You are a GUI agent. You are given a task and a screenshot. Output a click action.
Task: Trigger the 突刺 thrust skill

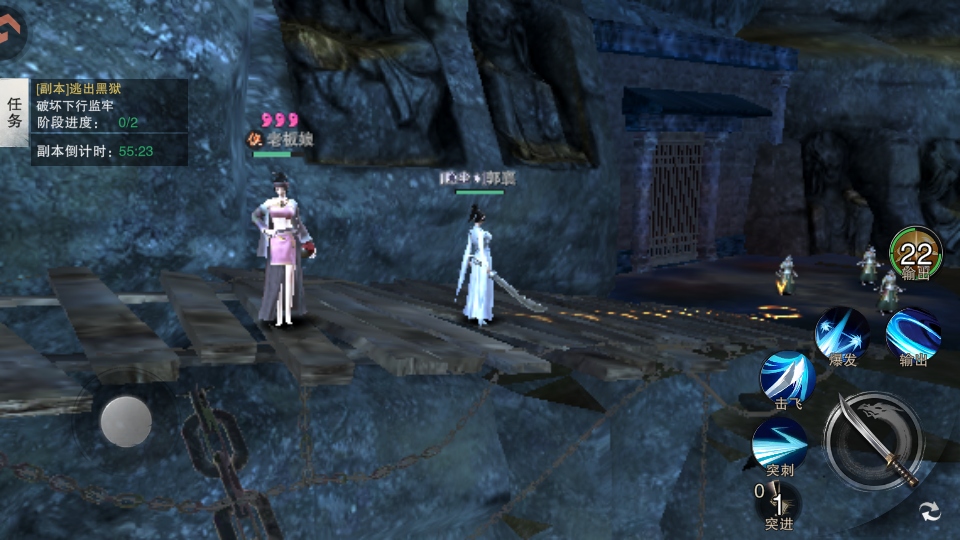780,443
